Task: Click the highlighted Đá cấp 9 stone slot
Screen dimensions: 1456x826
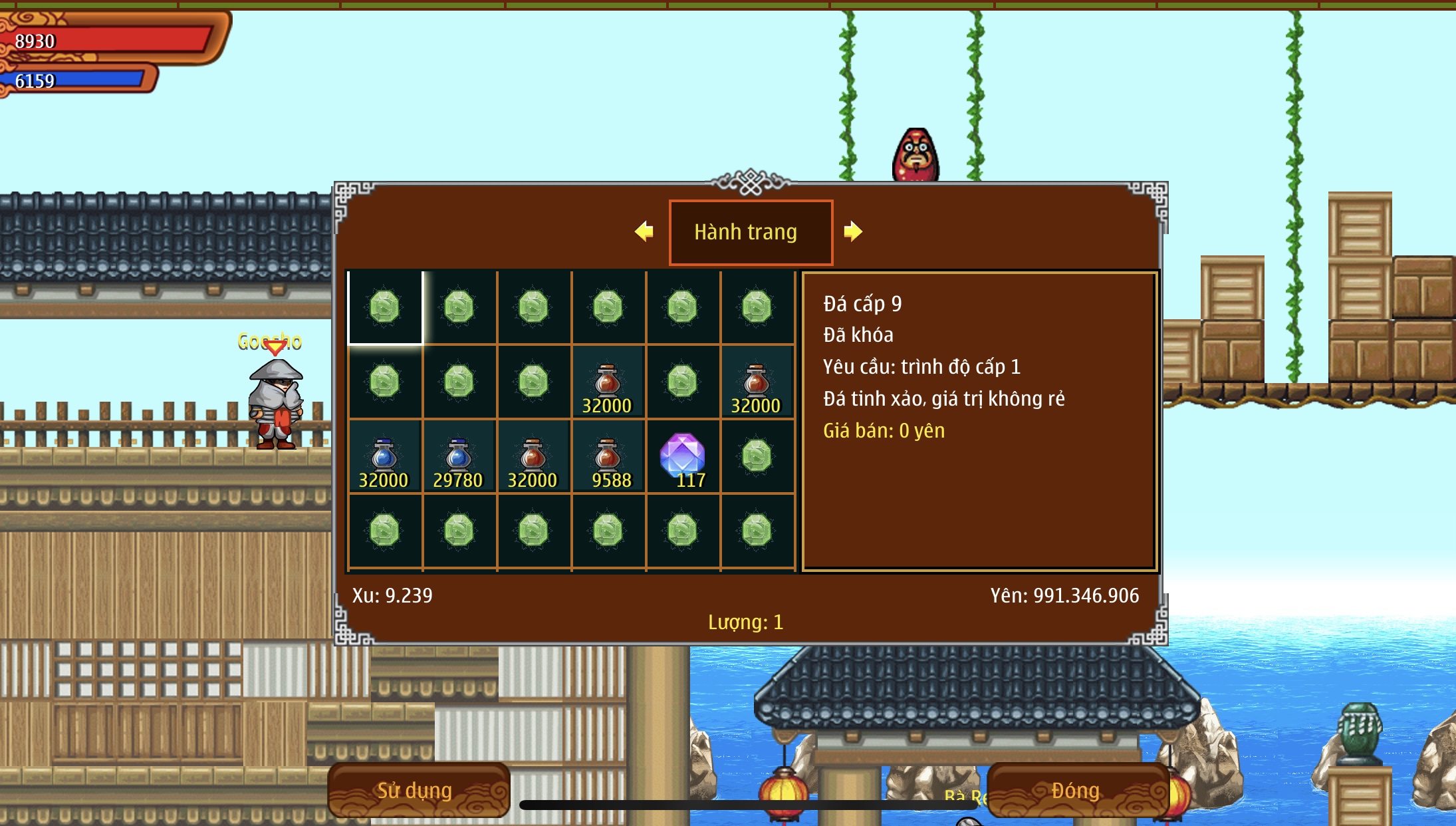Action: (x=385, y=307)
